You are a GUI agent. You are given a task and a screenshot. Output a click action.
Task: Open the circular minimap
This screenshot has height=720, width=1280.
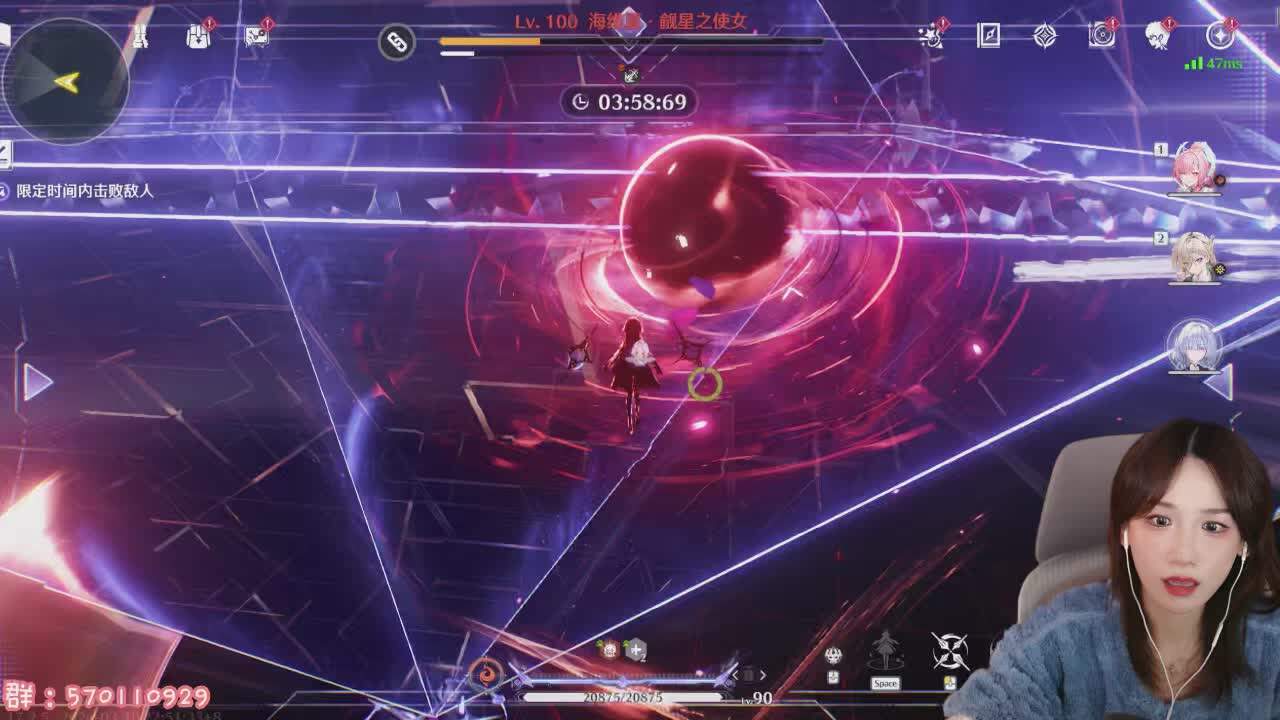click(65, 82)
